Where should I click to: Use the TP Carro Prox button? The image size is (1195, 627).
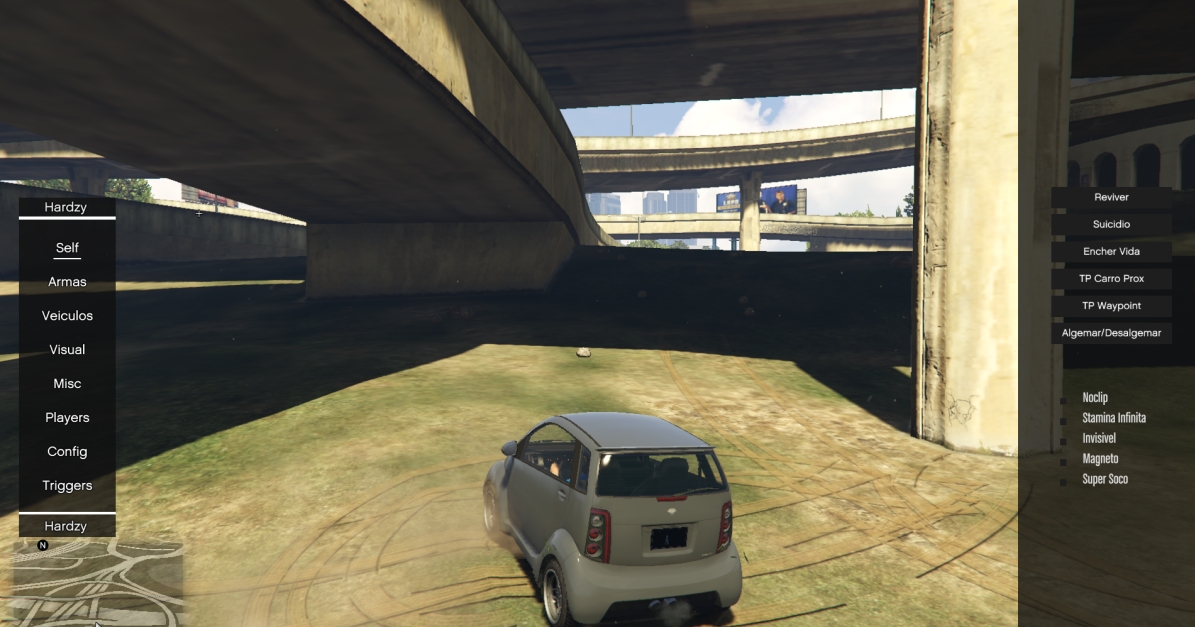tap(1111, 279)
